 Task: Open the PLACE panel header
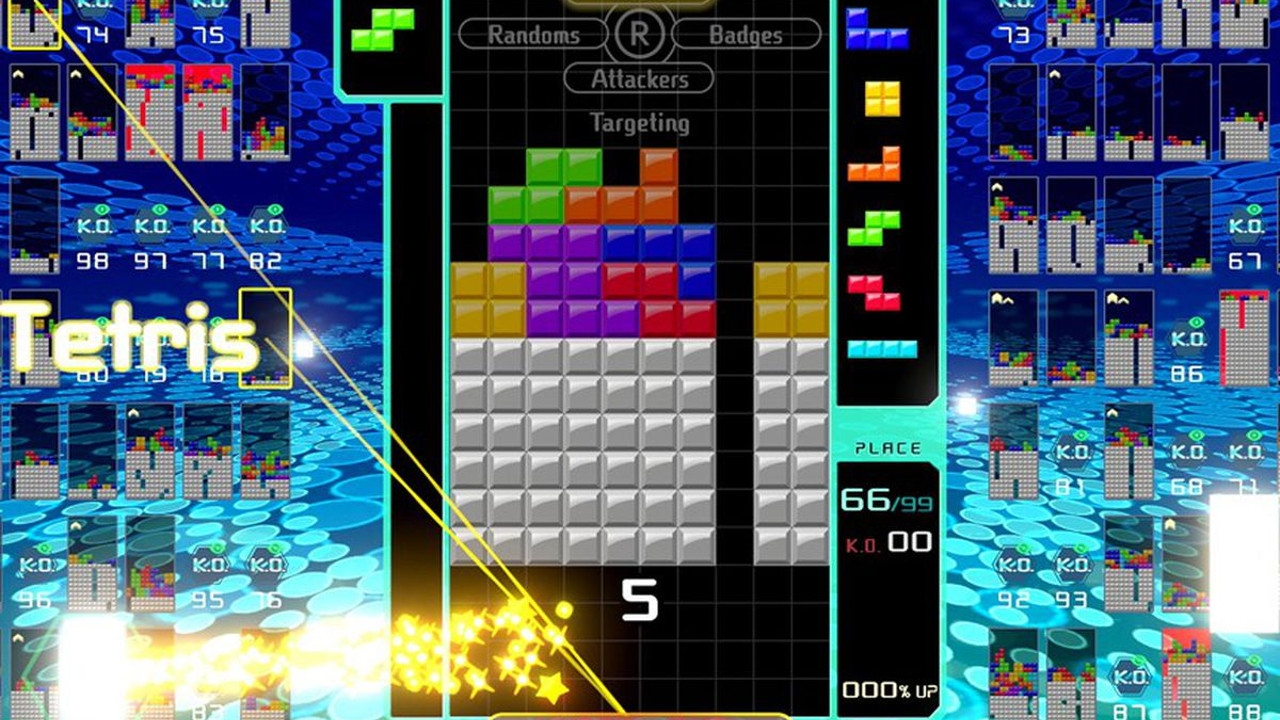pyautogui.click(x=886, y=448)
